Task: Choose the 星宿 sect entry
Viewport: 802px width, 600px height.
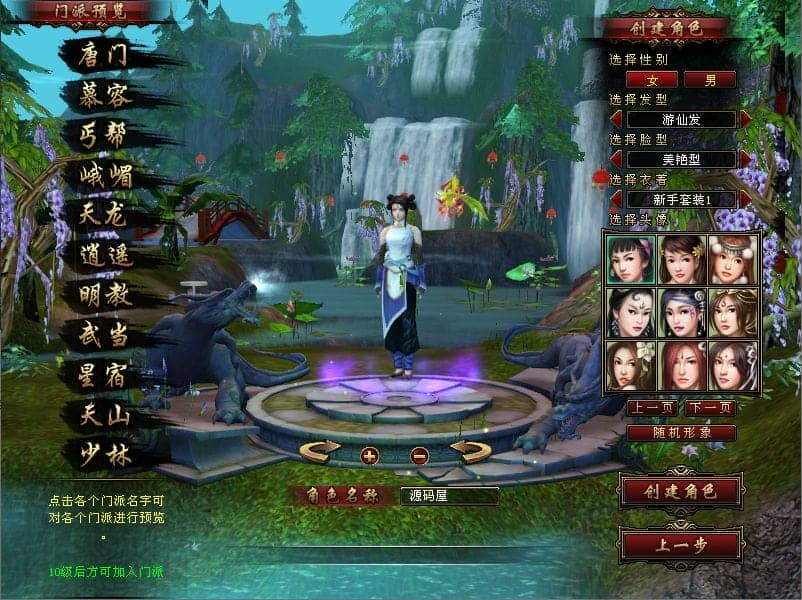Action: point(104,375)
